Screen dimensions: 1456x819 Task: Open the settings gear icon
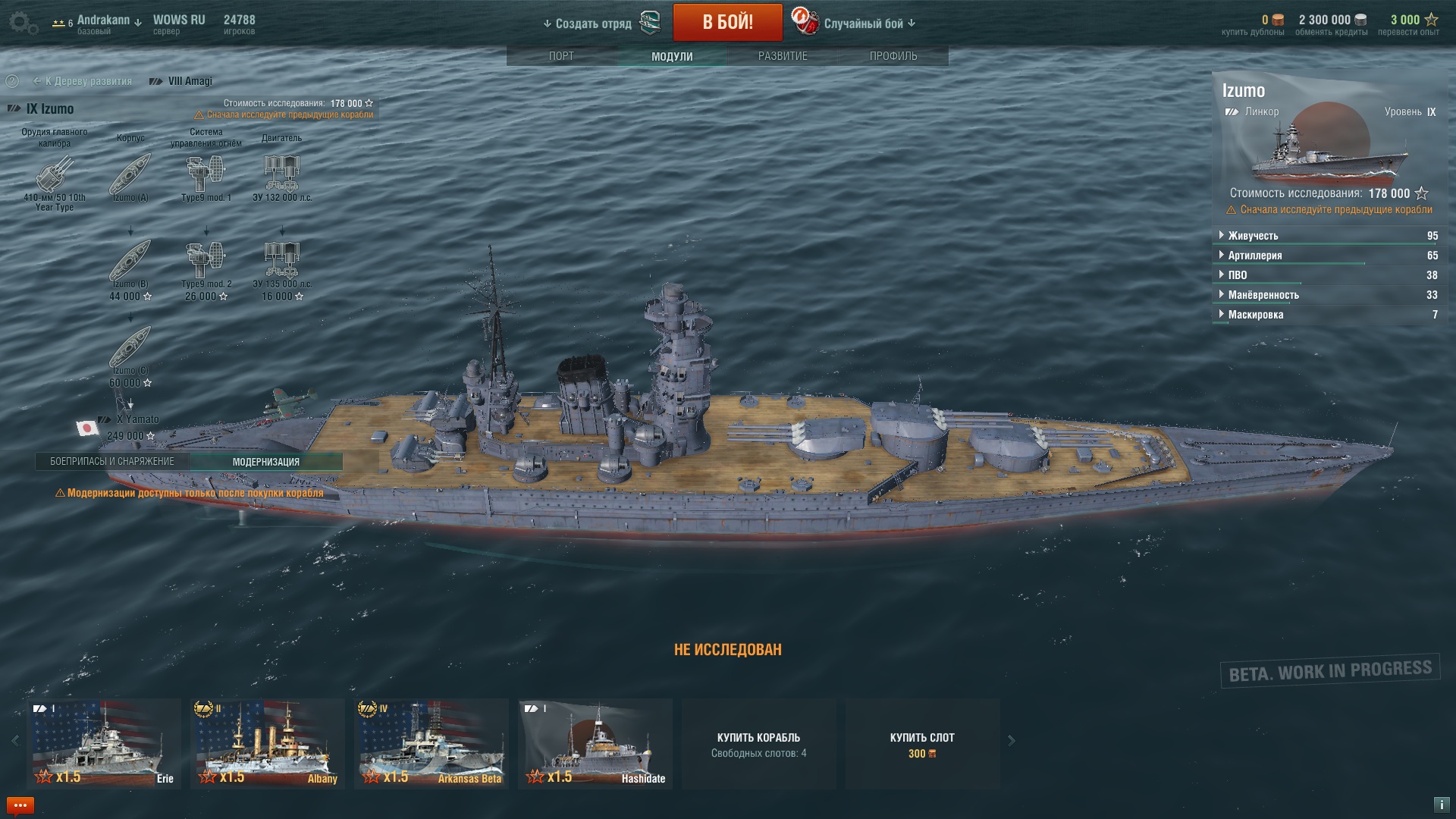click(x=24, y=23)
